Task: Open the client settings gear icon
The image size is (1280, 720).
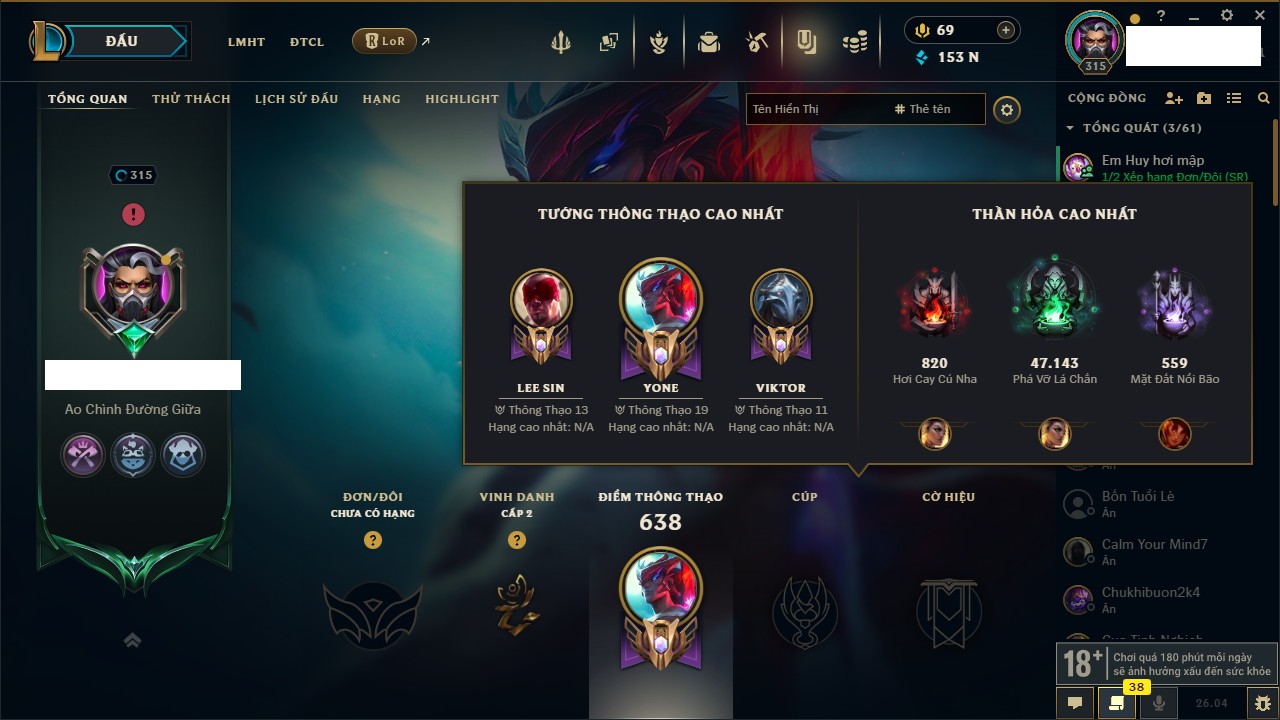Action: (1227, 16)
